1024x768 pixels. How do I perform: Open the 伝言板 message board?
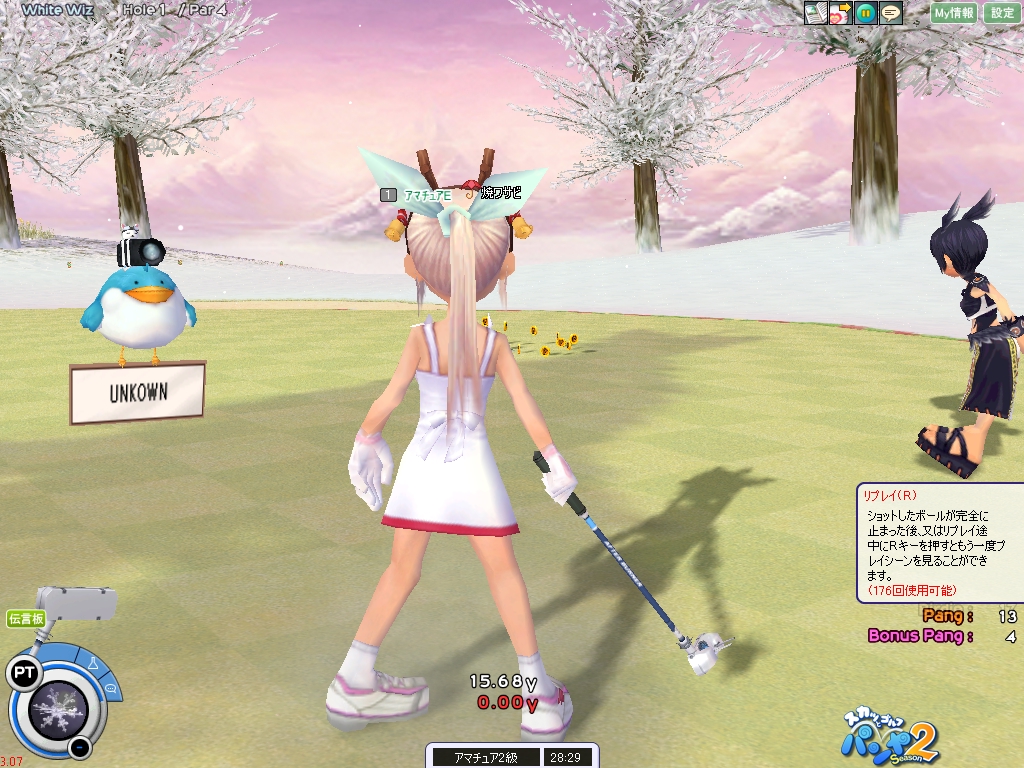tap(25, 618)
